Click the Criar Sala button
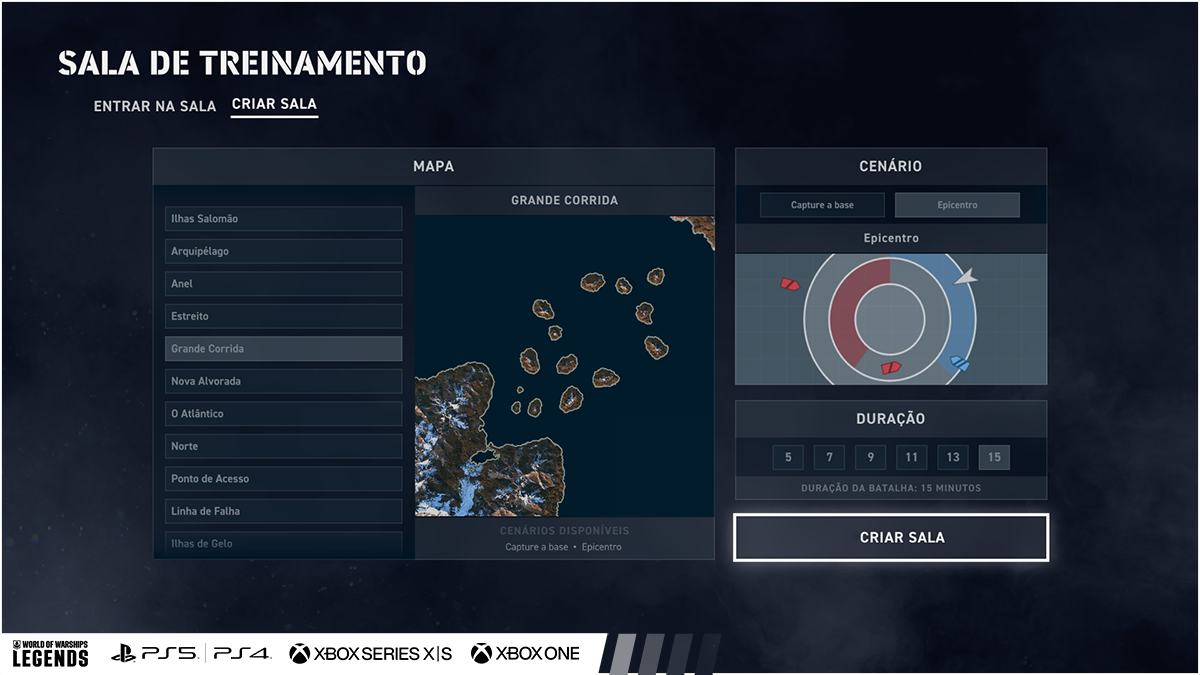The height and width of the screenshot is (675, 1200). [x=891, y=538]
